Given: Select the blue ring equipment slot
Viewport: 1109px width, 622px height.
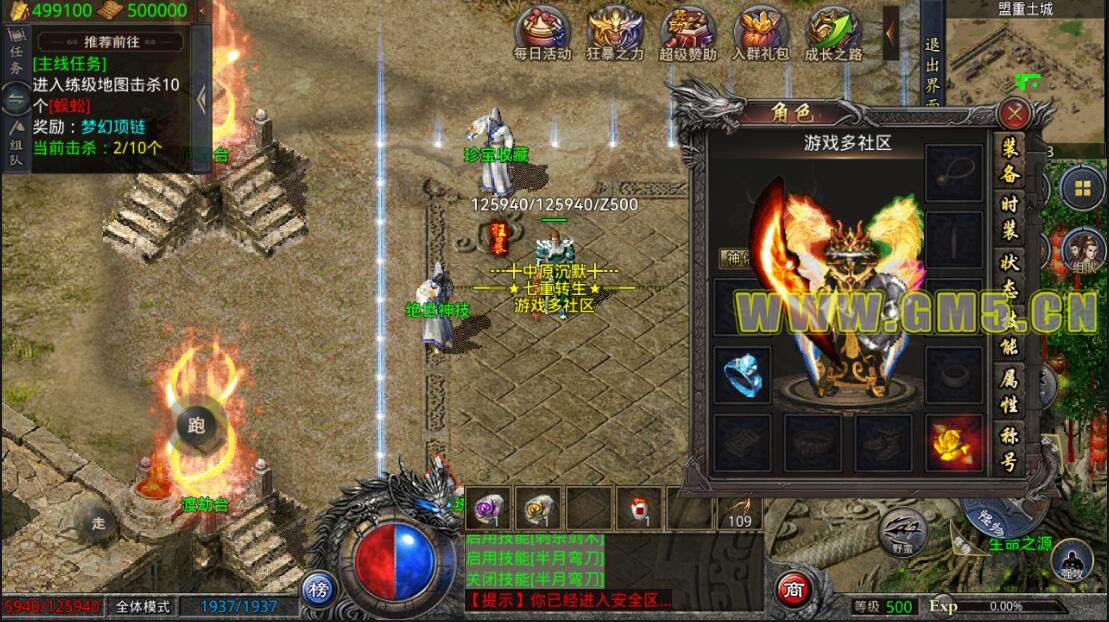Looking at the screenshot, I should click(x=742, y=374).
